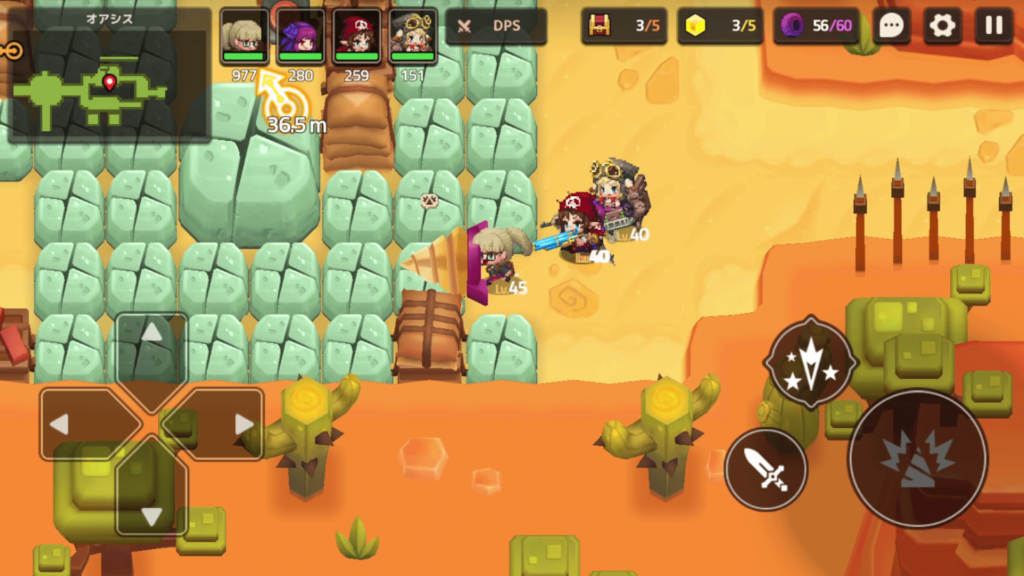Open the chat speech bubble

[x=892, y=26]
